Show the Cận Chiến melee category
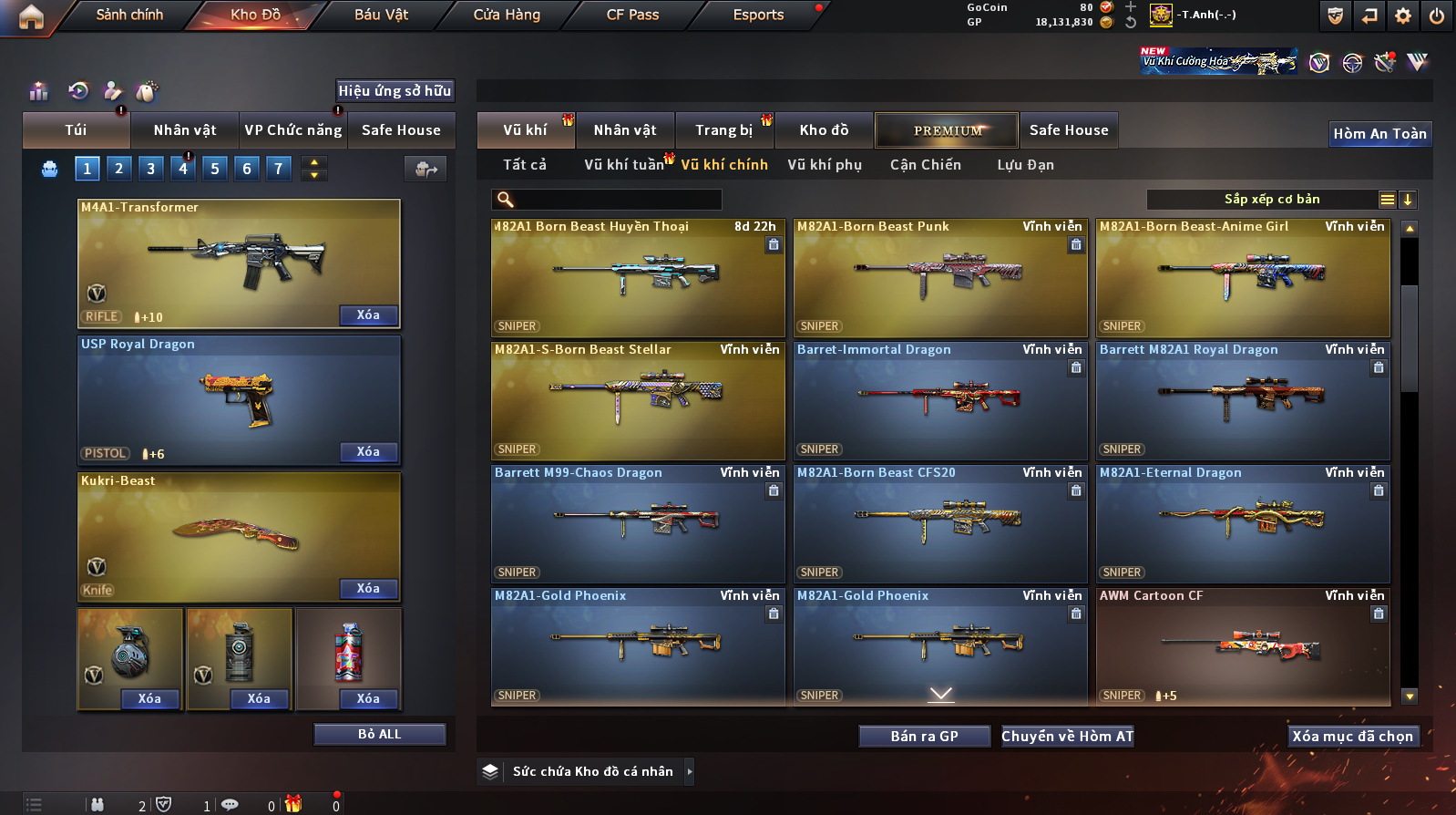The image size is (1456, 815). tap(925, 165)
